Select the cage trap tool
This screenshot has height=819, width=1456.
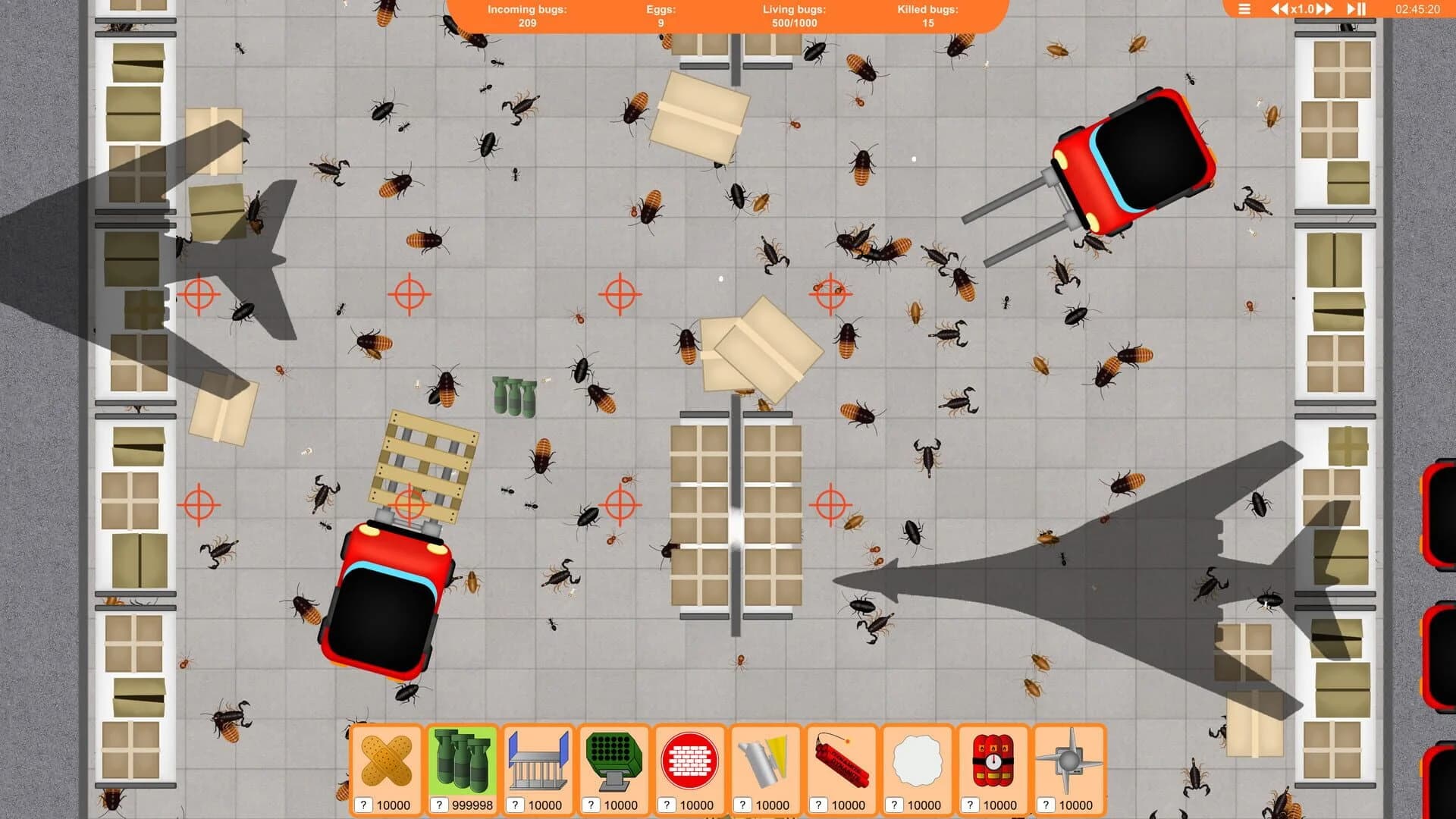[539, 762]
